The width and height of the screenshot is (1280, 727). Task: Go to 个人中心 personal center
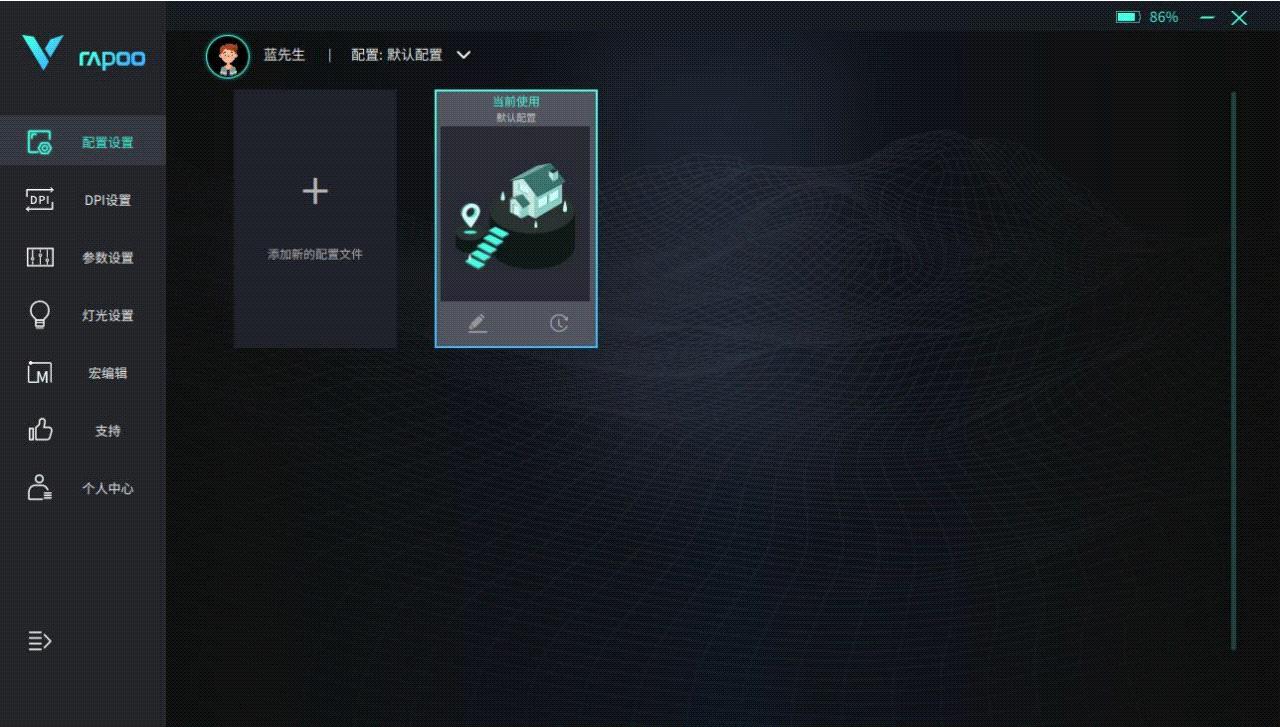[x=107, y=489]
